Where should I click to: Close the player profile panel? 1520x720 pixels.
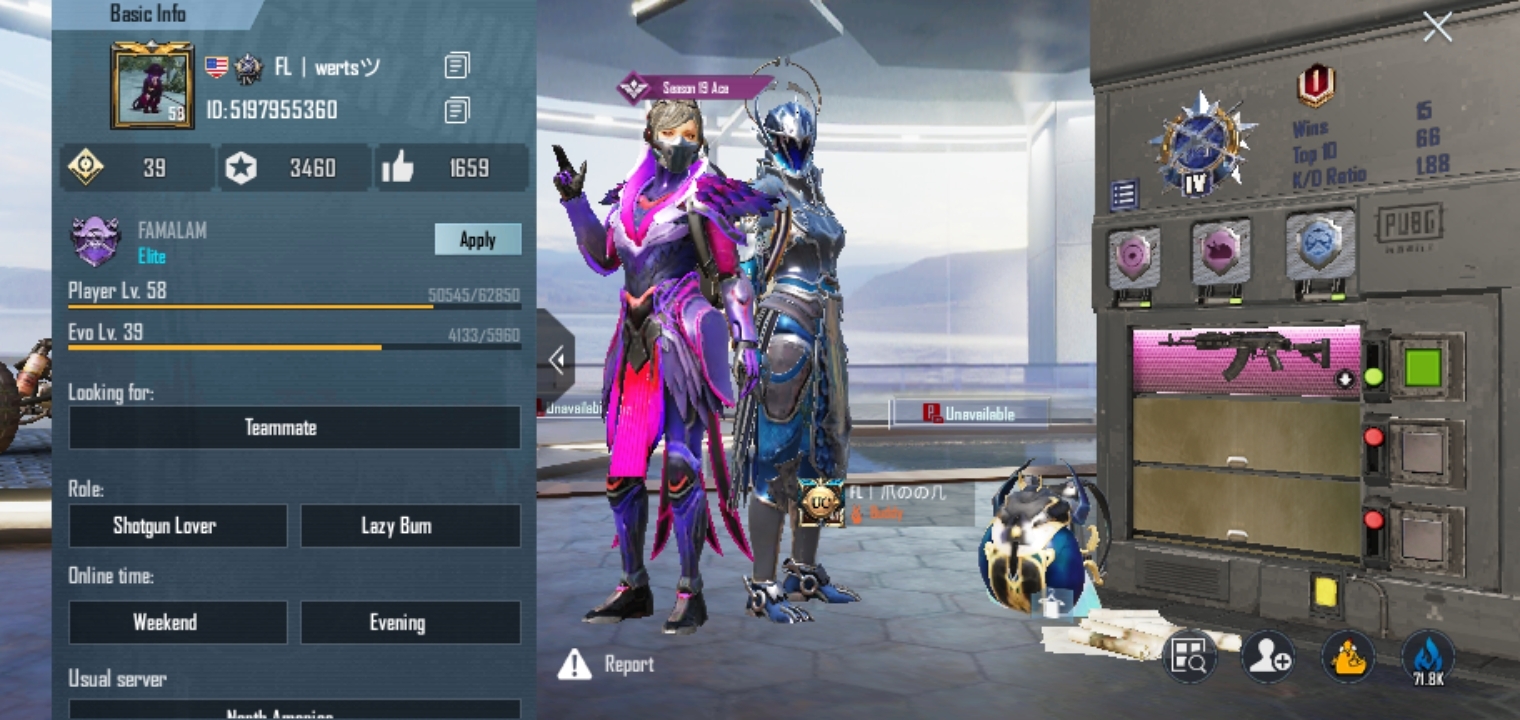click(x=1437, y=28)
